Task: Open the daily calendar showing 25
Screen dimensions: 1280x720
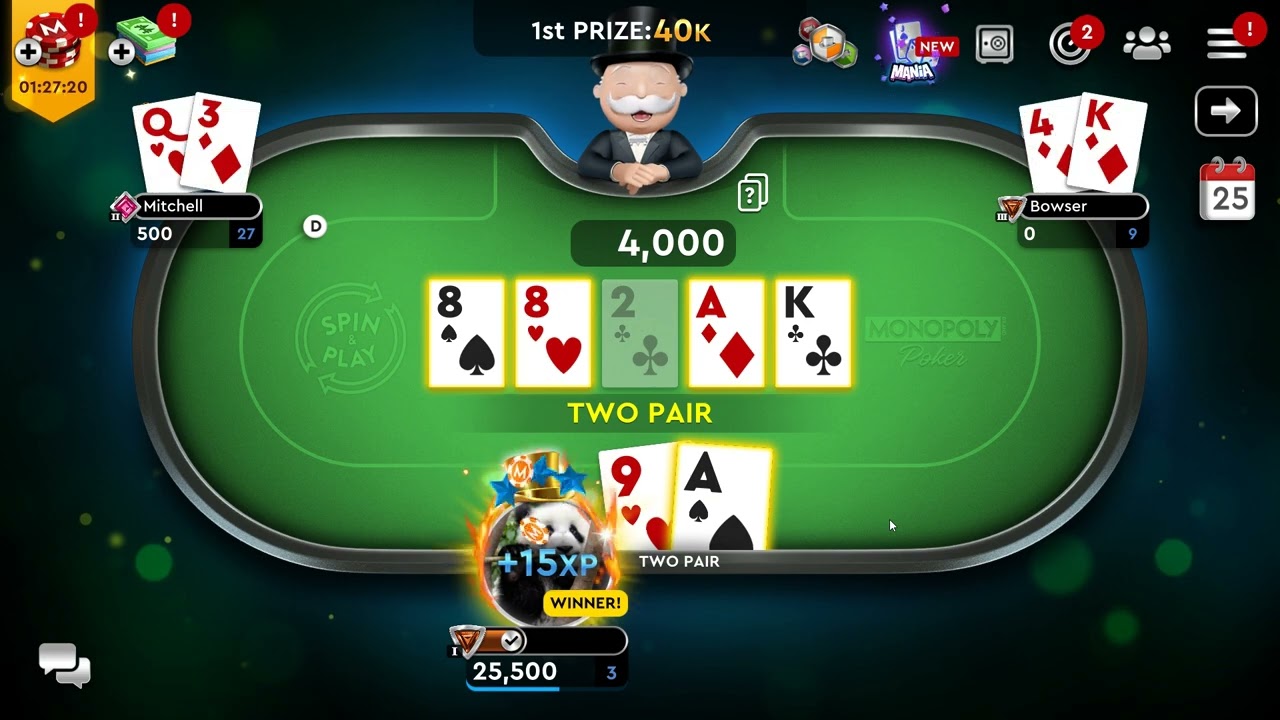Action: tap(1226, 190)
